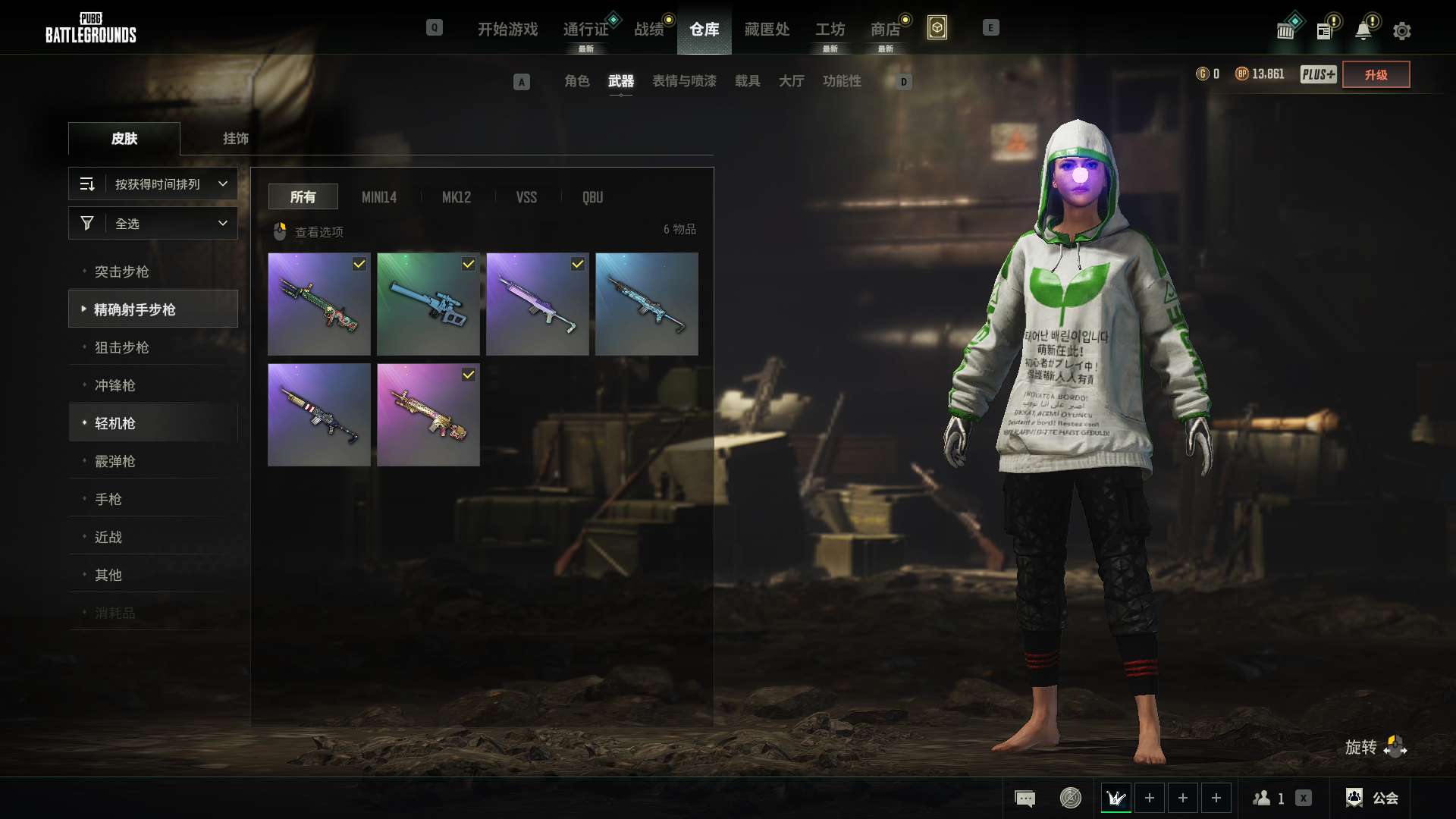Screen dimensions: 1456x819
Task: Switch to the 角色 character sub-tab
Action: [576, 81]
